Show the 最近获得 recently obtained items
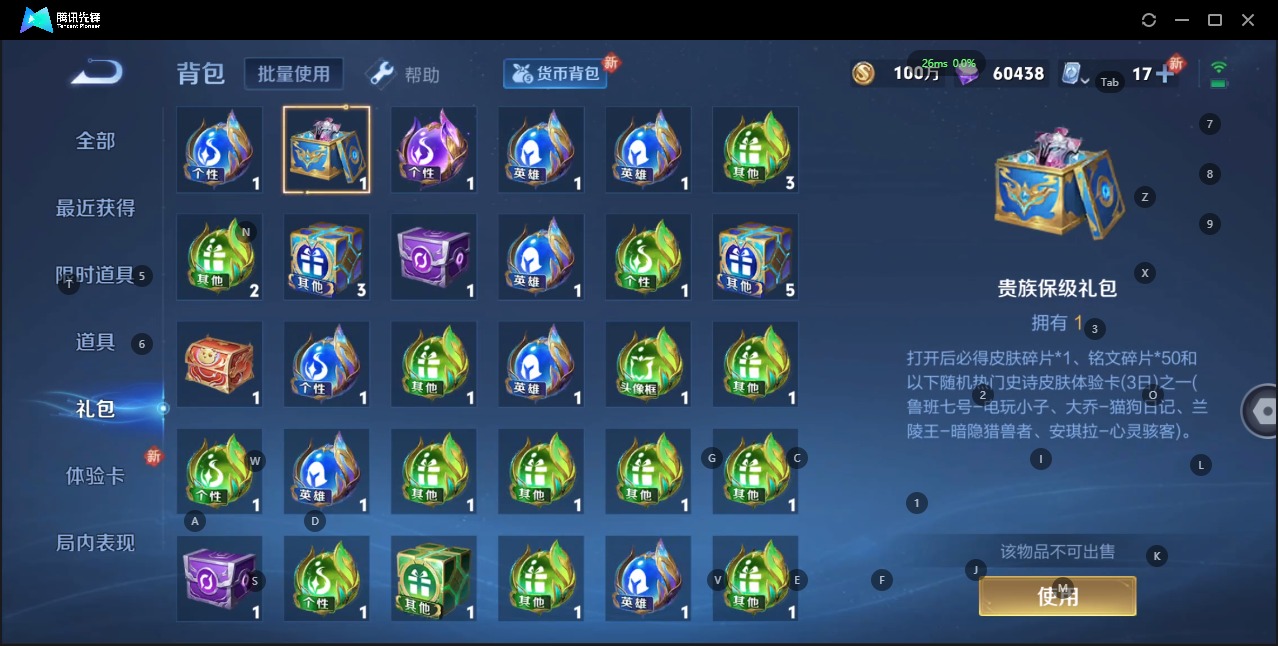 (96, 208)
